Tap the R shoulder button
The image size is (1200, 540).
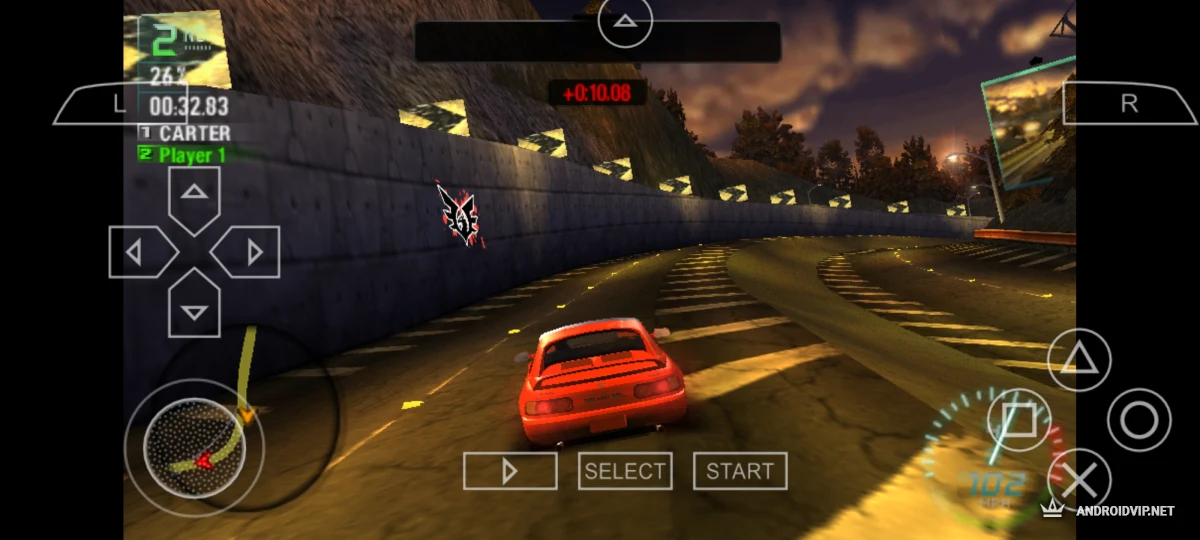tap(1128, 104)
